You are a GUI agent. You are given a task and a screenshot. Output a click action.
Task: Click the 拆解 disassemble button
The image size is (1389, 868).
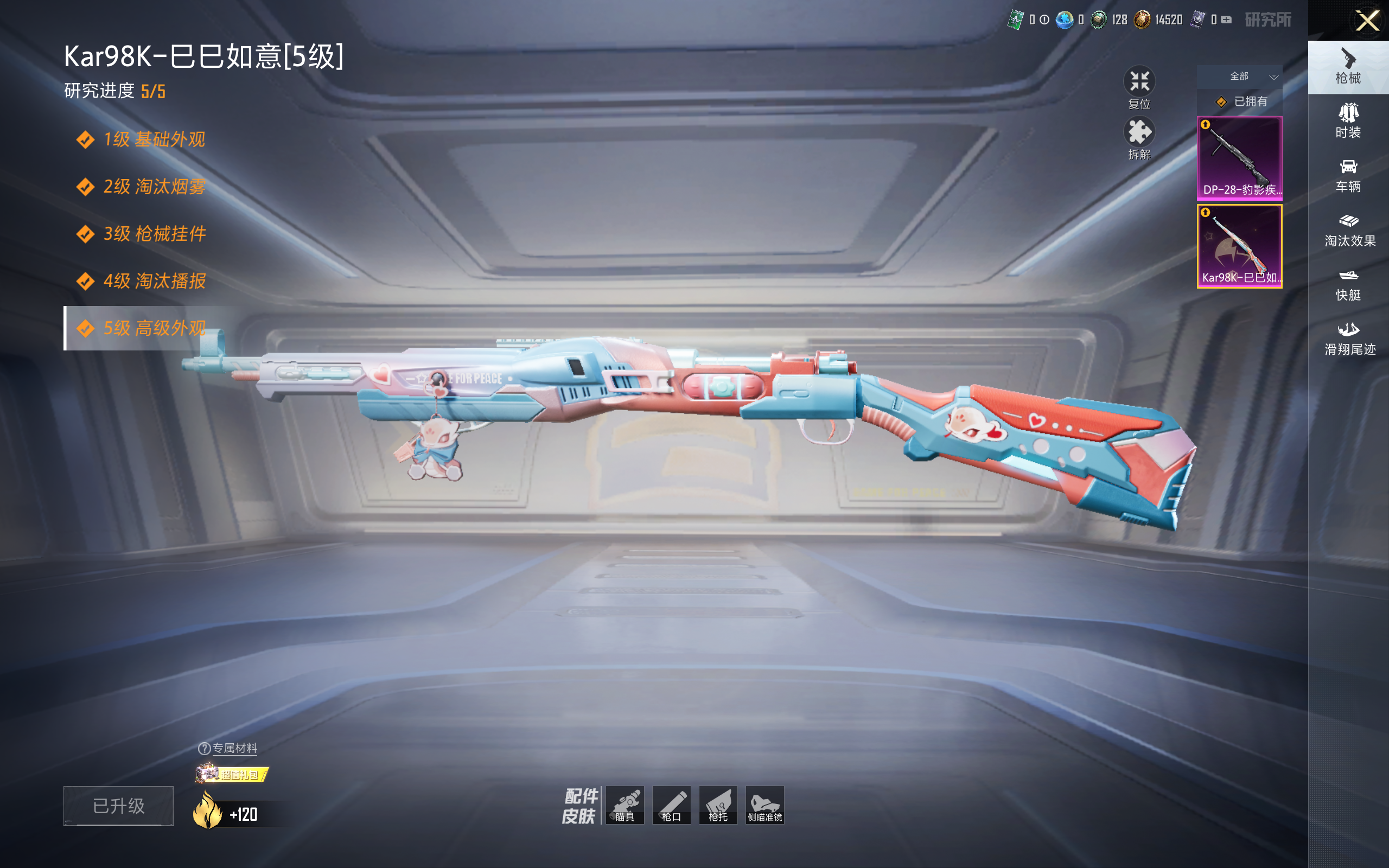[x=1139, y=138]
